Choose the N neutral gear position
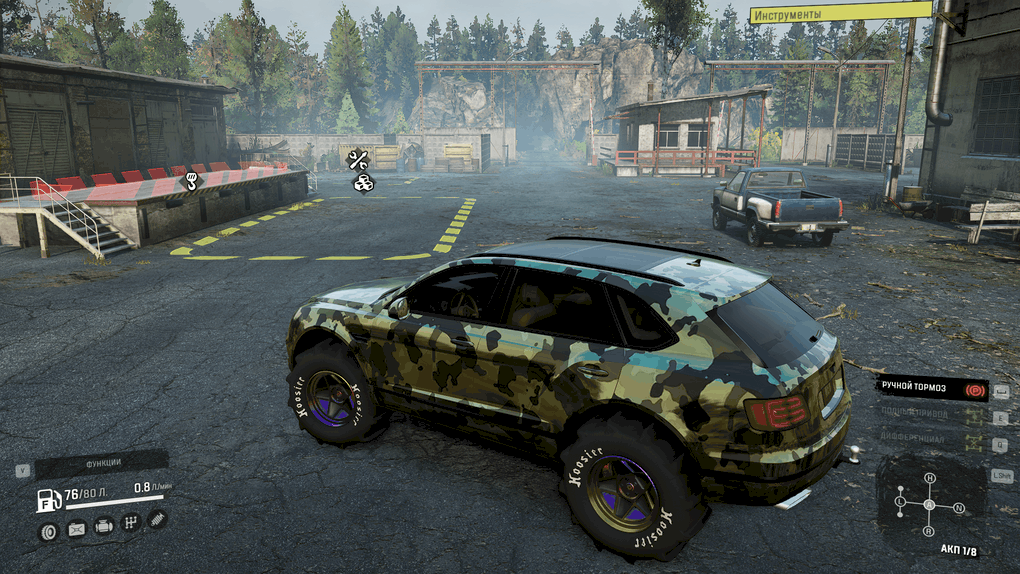 959,508
